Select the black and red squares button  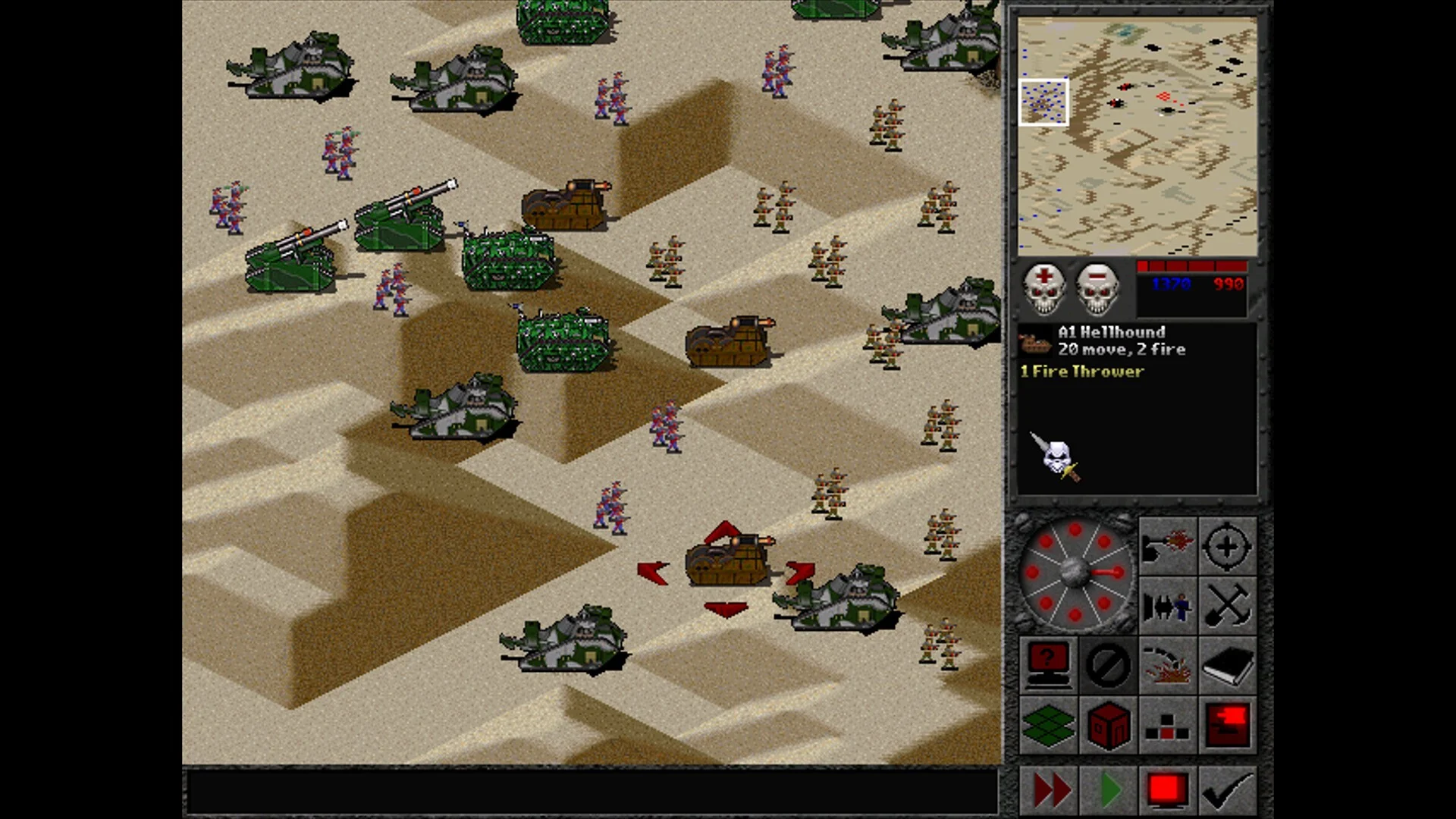click(x=1167, y=725)
